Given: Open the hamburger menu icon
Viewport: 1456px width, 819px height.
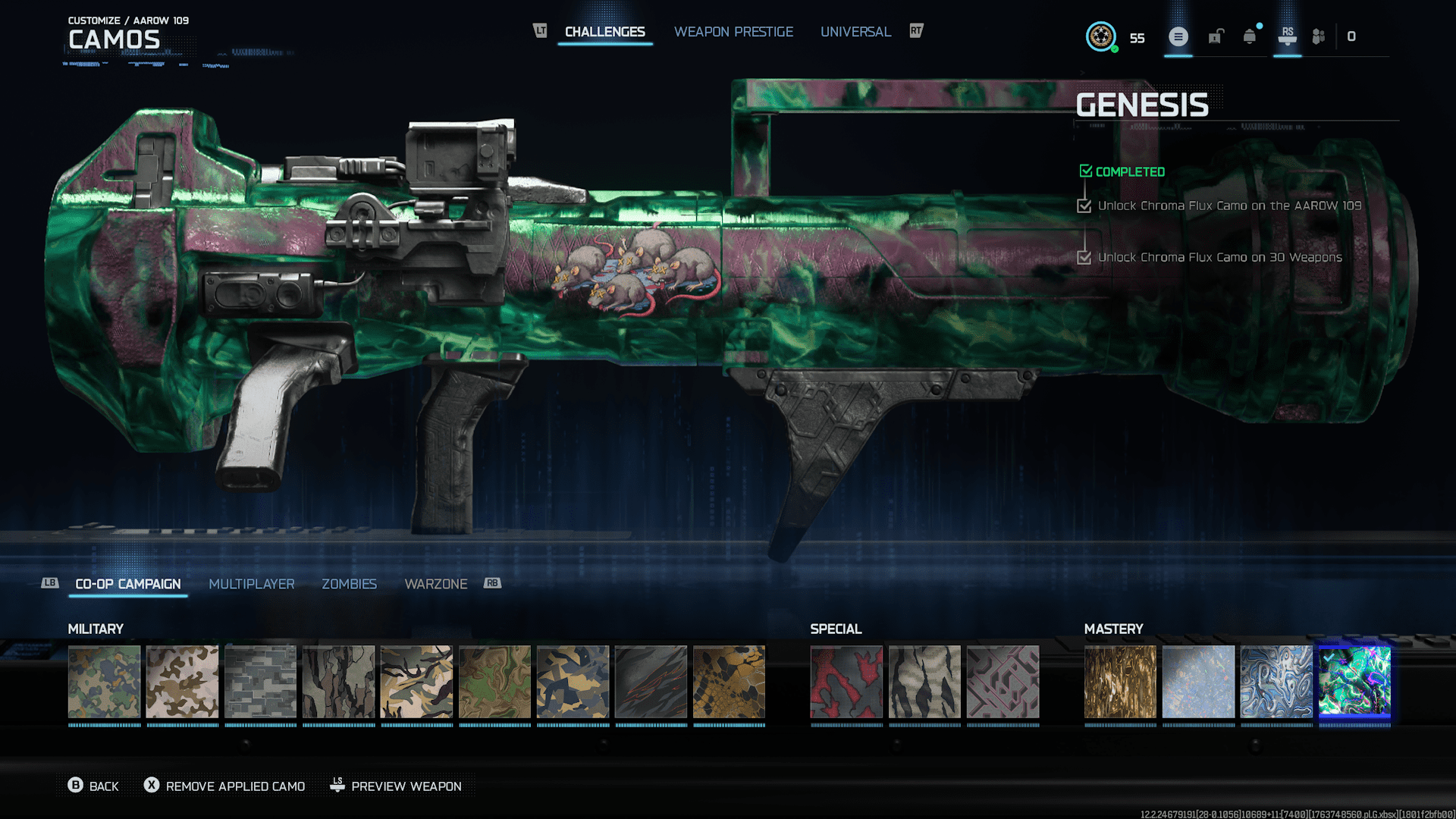Looking at the screenshot, I should point(1178,36).
